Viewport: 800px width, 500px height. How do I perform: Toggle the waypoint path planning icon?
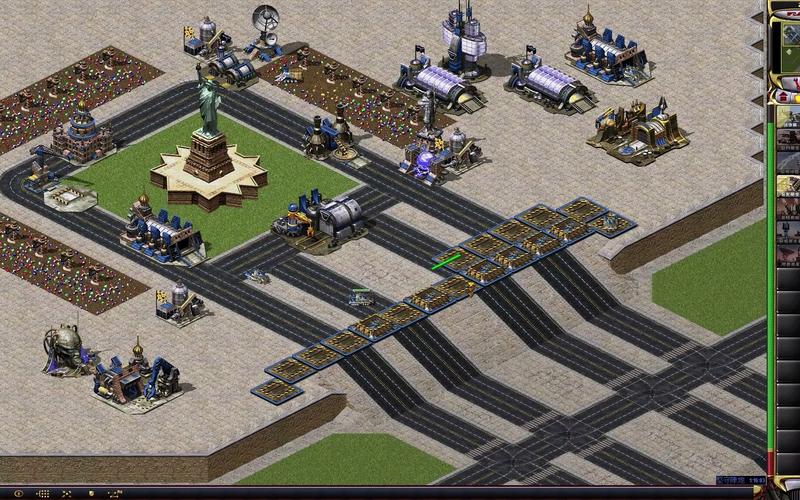point(115,493)
